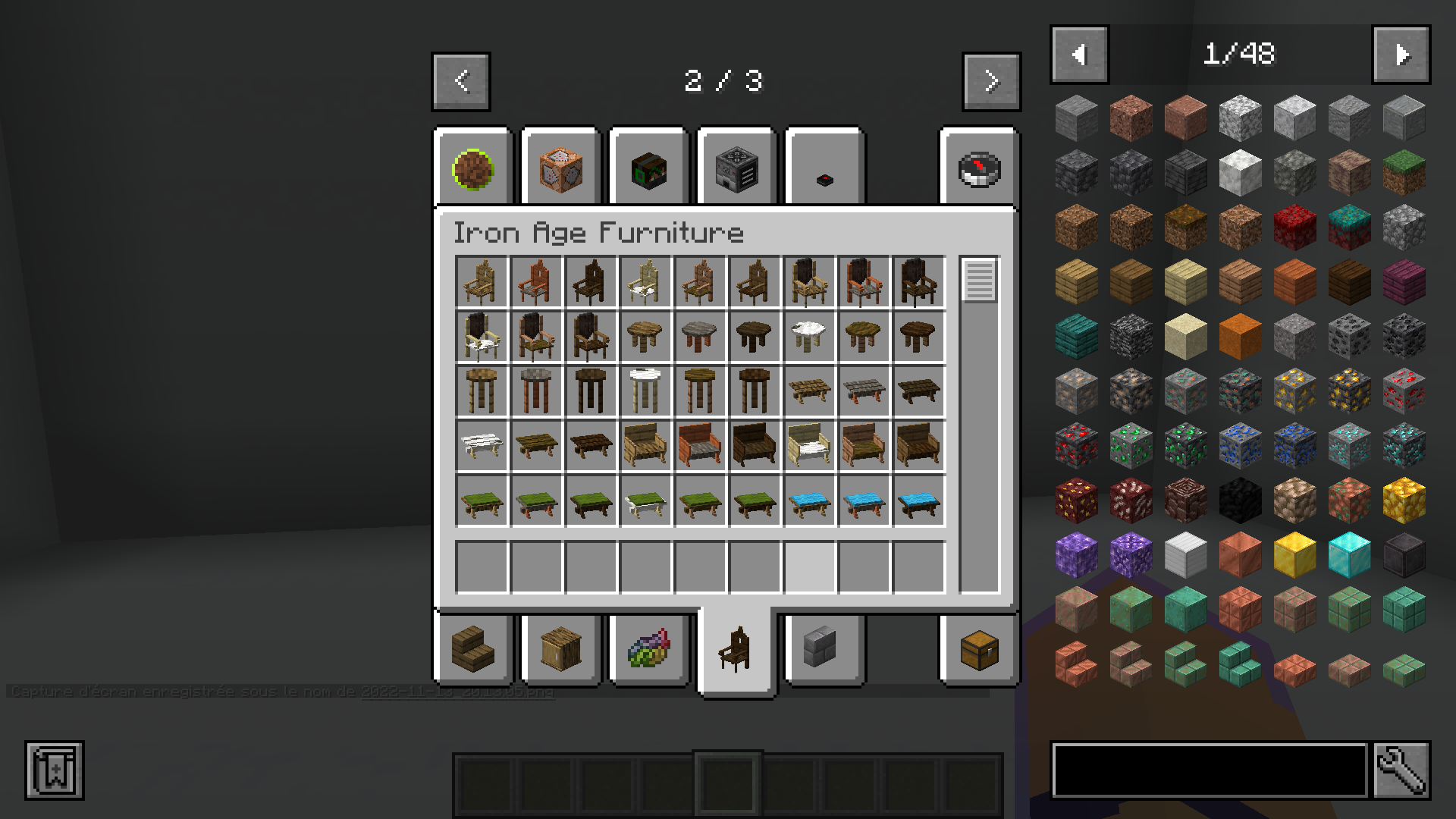Screen dimensions: 1456x819
Task: Open the barrel category tab
Action: point(561,650)
